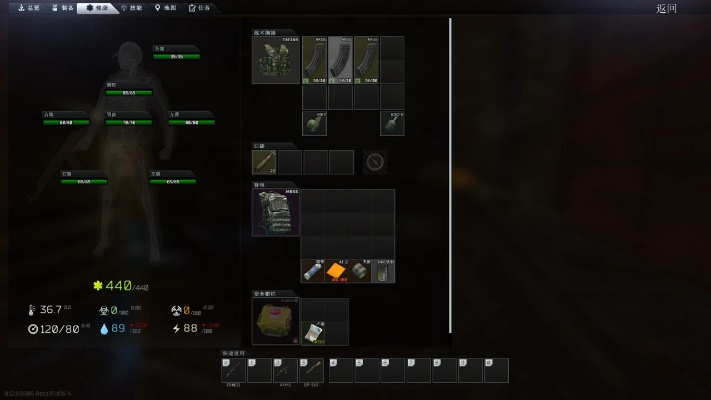Click the 返回 back button
Screen dimensions: 711x400
point(666,8)
